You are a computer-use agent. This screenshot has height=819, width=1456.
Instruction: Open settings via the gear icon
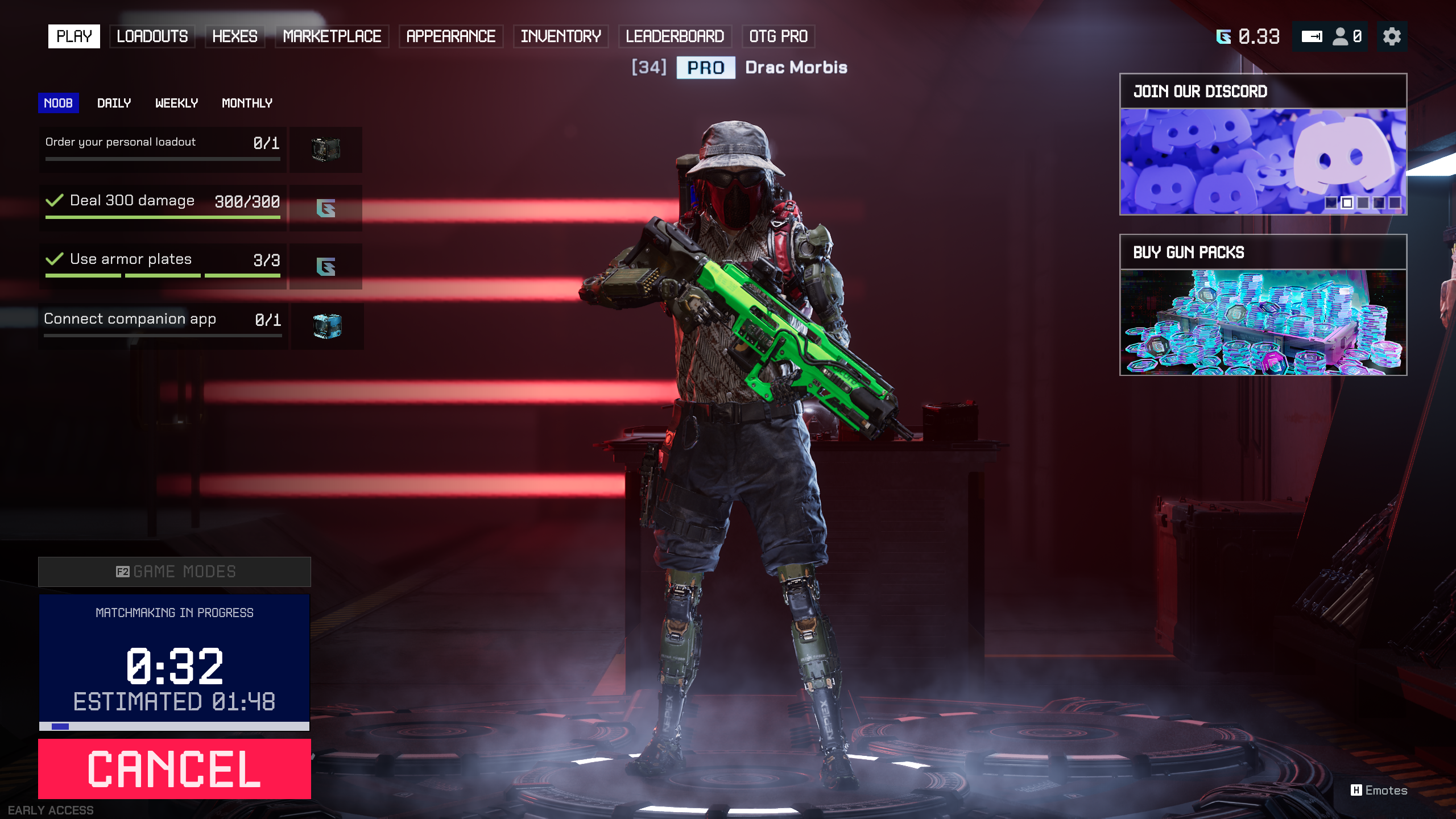point(1392,36)
